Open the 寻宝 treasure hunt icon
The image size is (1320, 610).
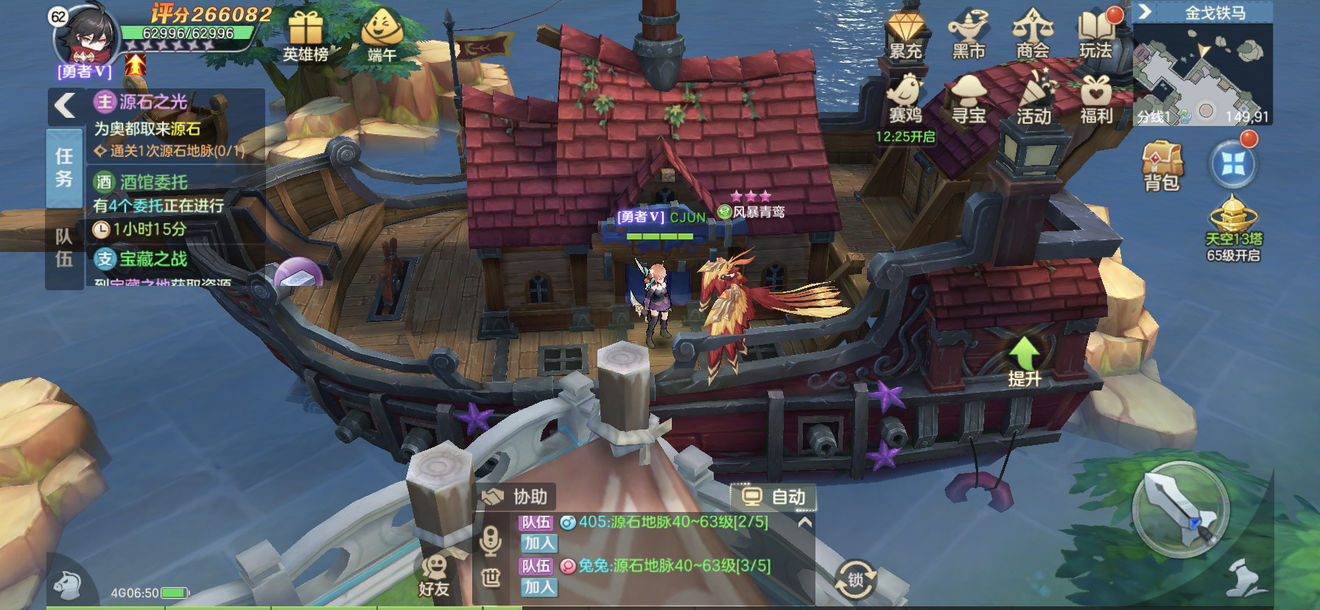(x=968, y=98)
